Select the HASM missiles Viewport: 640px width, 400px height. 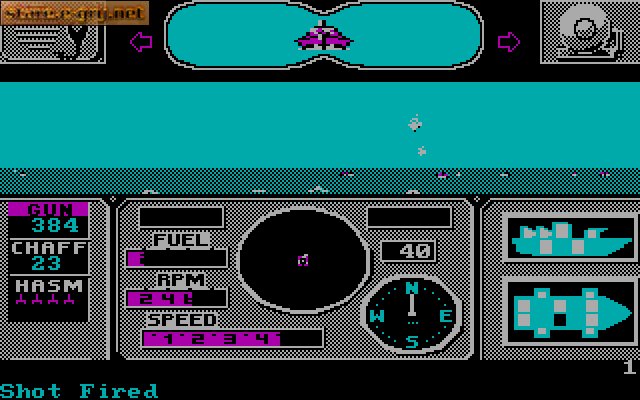click(x=48, y=297)
